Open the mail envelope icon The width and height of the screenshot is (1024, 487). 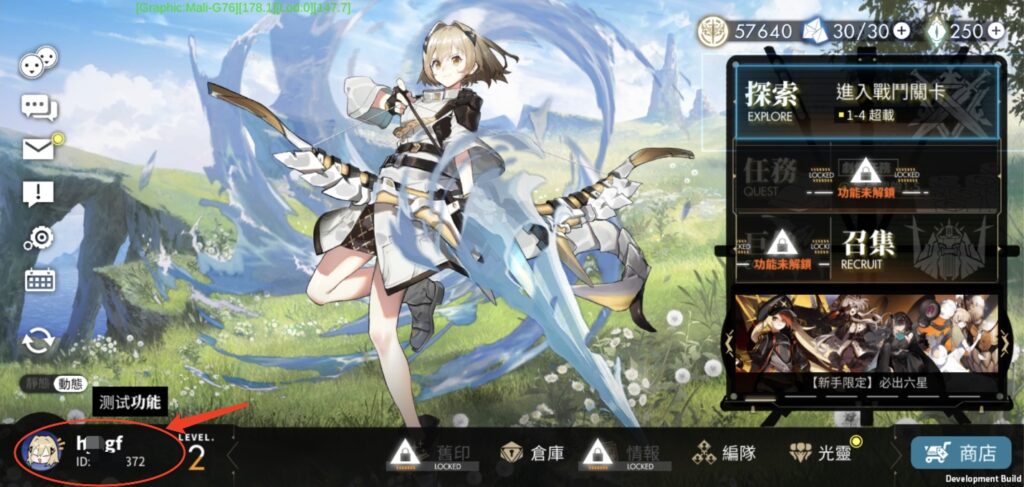point(39,149)
